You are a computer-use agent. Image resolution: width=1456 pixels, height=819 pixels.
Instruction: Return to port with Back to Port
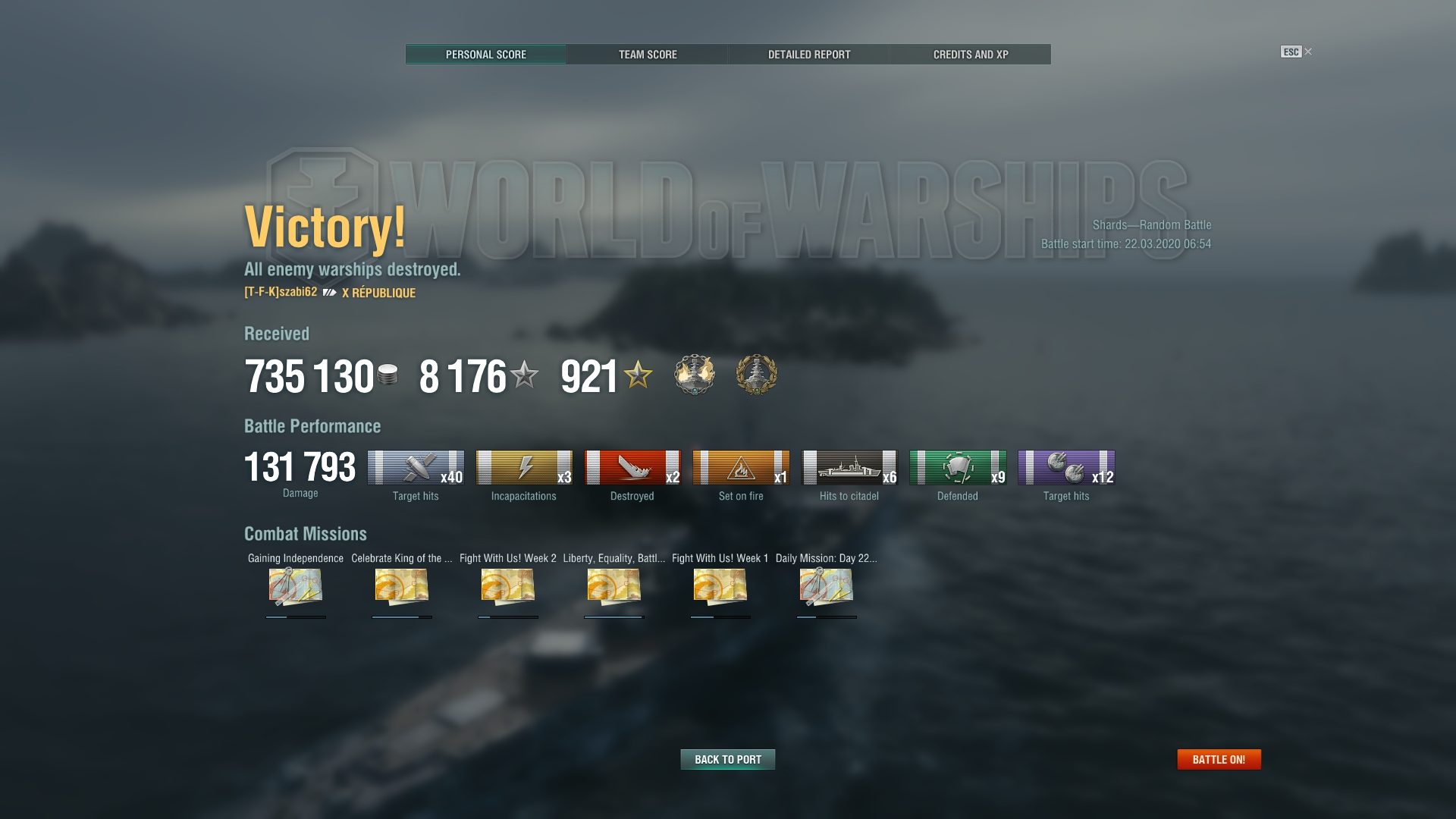coord(727,759)
